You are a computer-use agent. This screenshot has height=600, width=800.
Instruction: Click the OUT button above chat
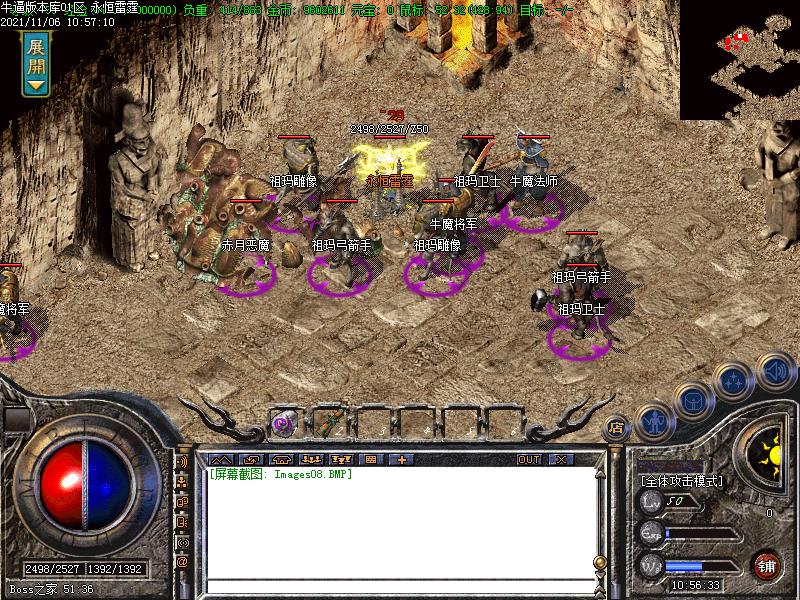529,460
